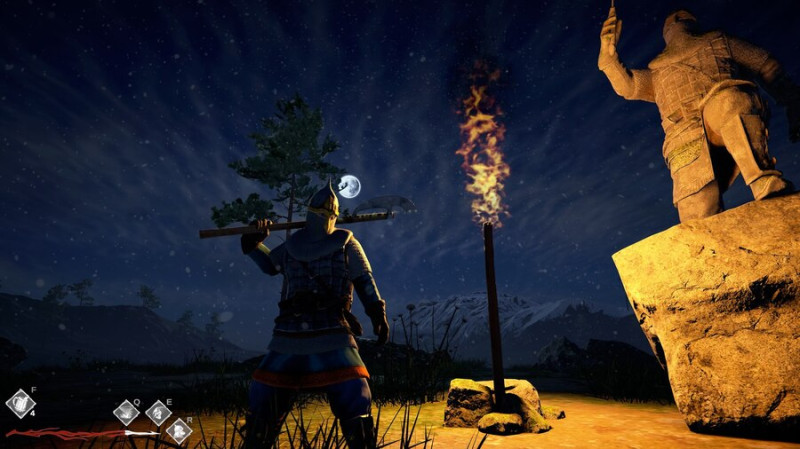
Task: Select the R ability diamond icon
Action: tap(178, 430)
